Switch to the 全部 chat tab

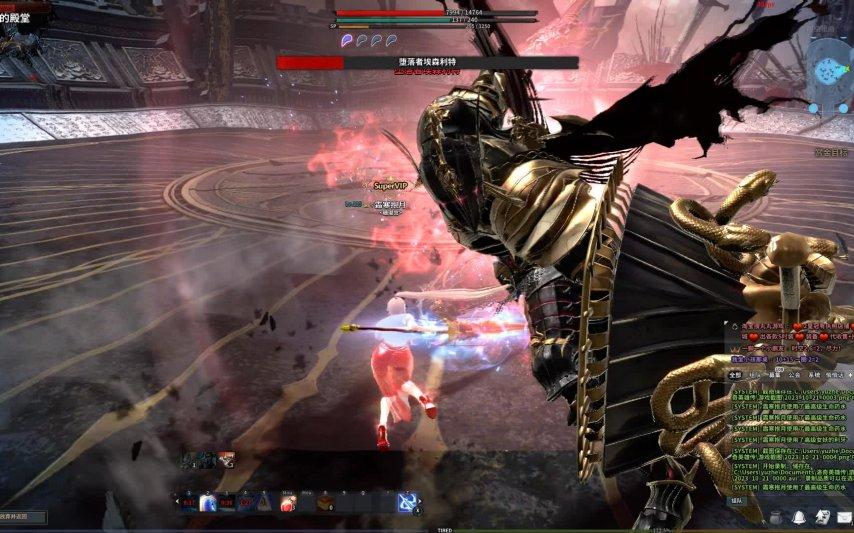tap(736, 373)
